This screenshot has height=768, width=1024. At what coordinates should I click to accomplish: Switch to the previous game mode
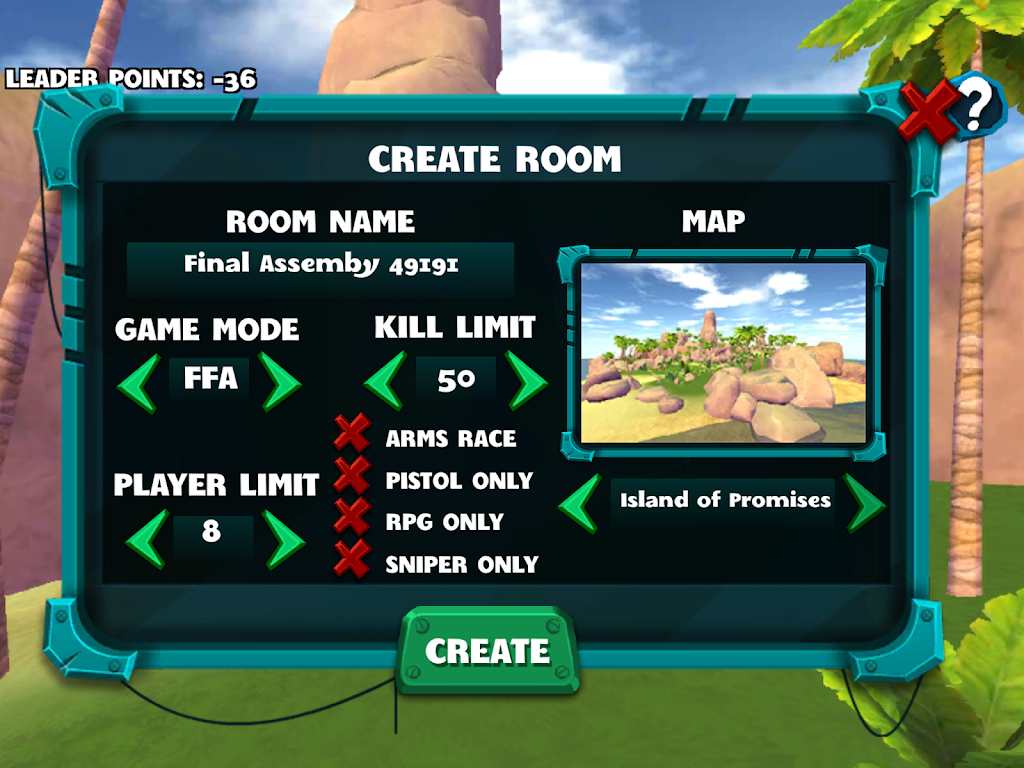point(138,380)
